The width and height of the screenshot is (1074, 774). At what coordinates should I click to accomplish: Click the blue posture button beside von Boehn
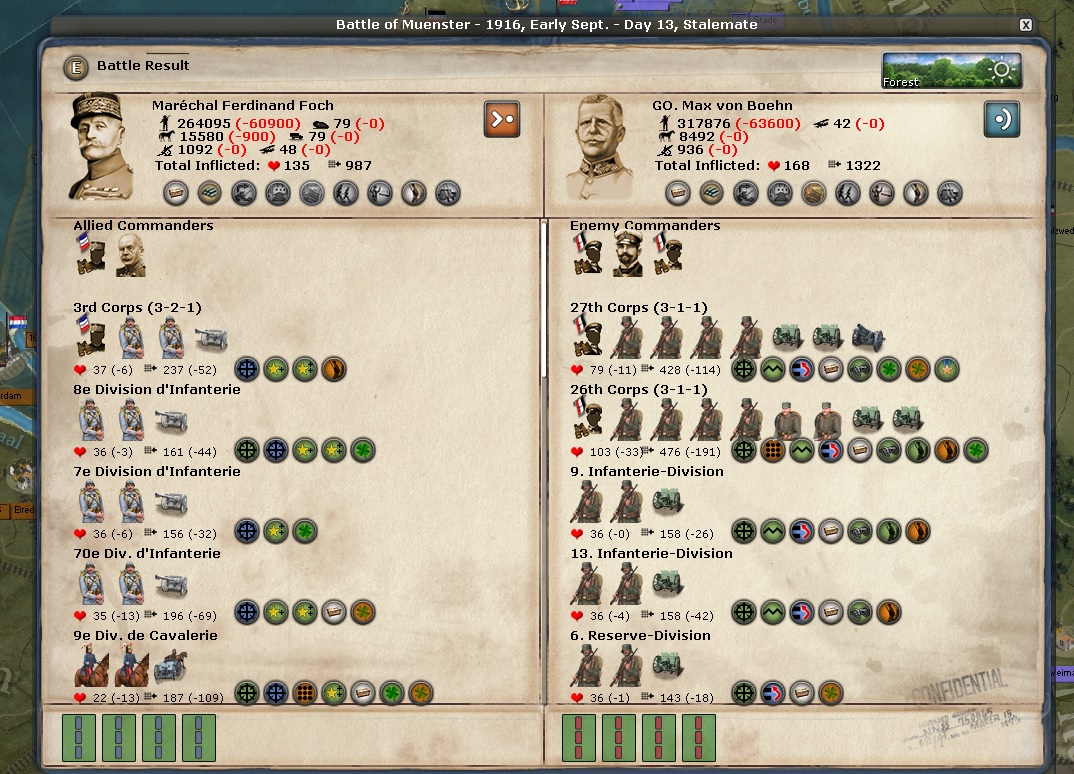(x=1001, y=118)
